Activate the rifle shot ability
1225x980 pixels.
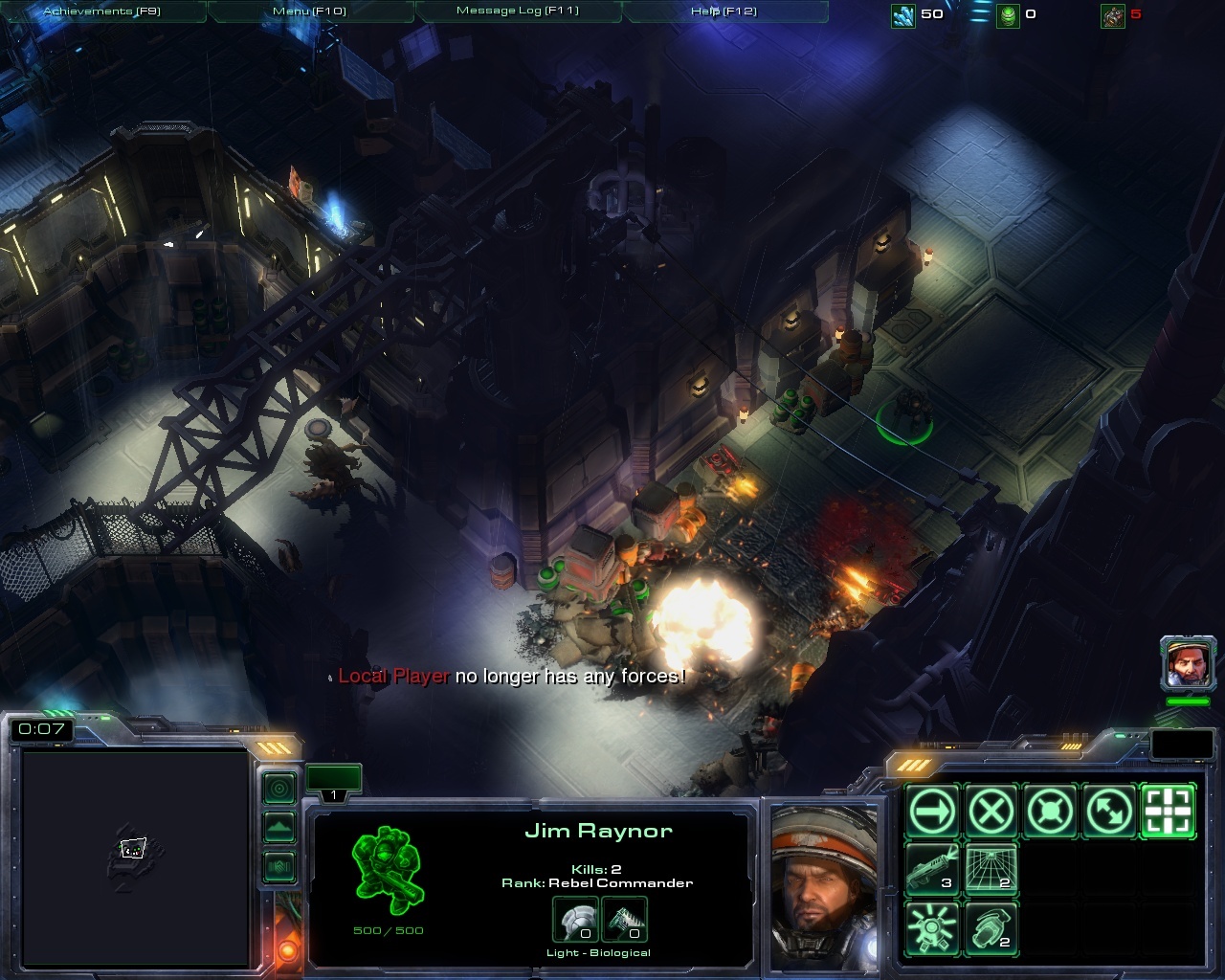933,870
